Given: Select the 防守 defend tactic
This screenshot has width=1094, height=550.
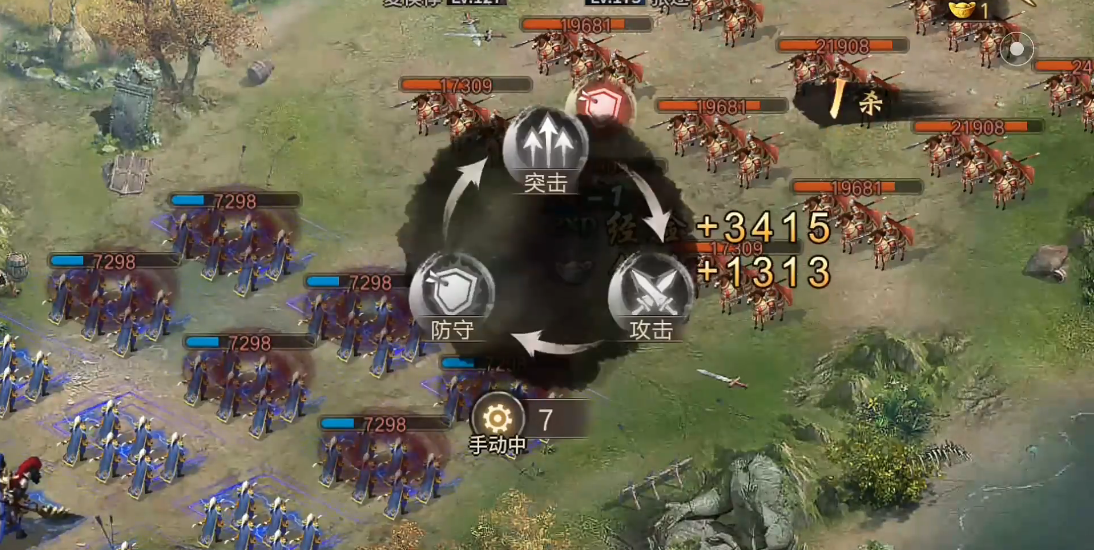Looking at the screenshot, I should tap(452, 292).
